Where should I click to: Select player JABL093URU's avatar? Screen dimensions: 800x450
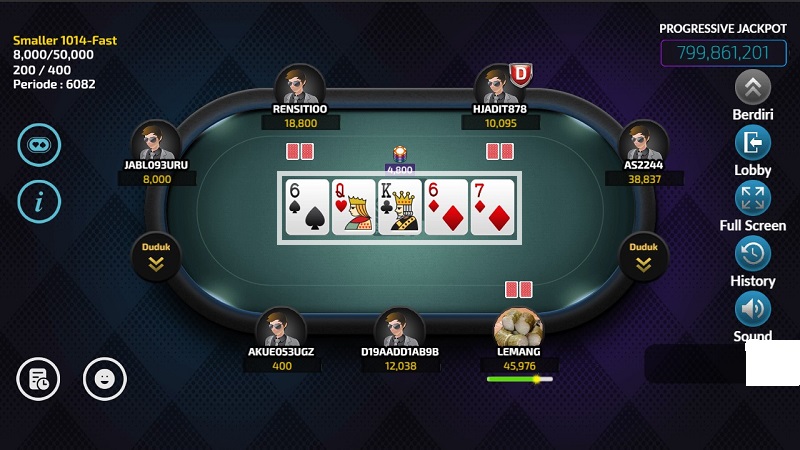pos(156,143)
